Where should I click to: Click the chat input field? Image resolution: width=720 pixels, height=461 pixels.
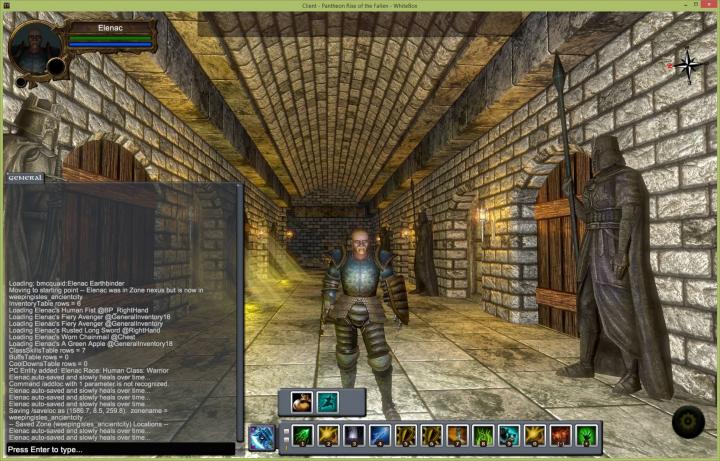tap(120, 450)
